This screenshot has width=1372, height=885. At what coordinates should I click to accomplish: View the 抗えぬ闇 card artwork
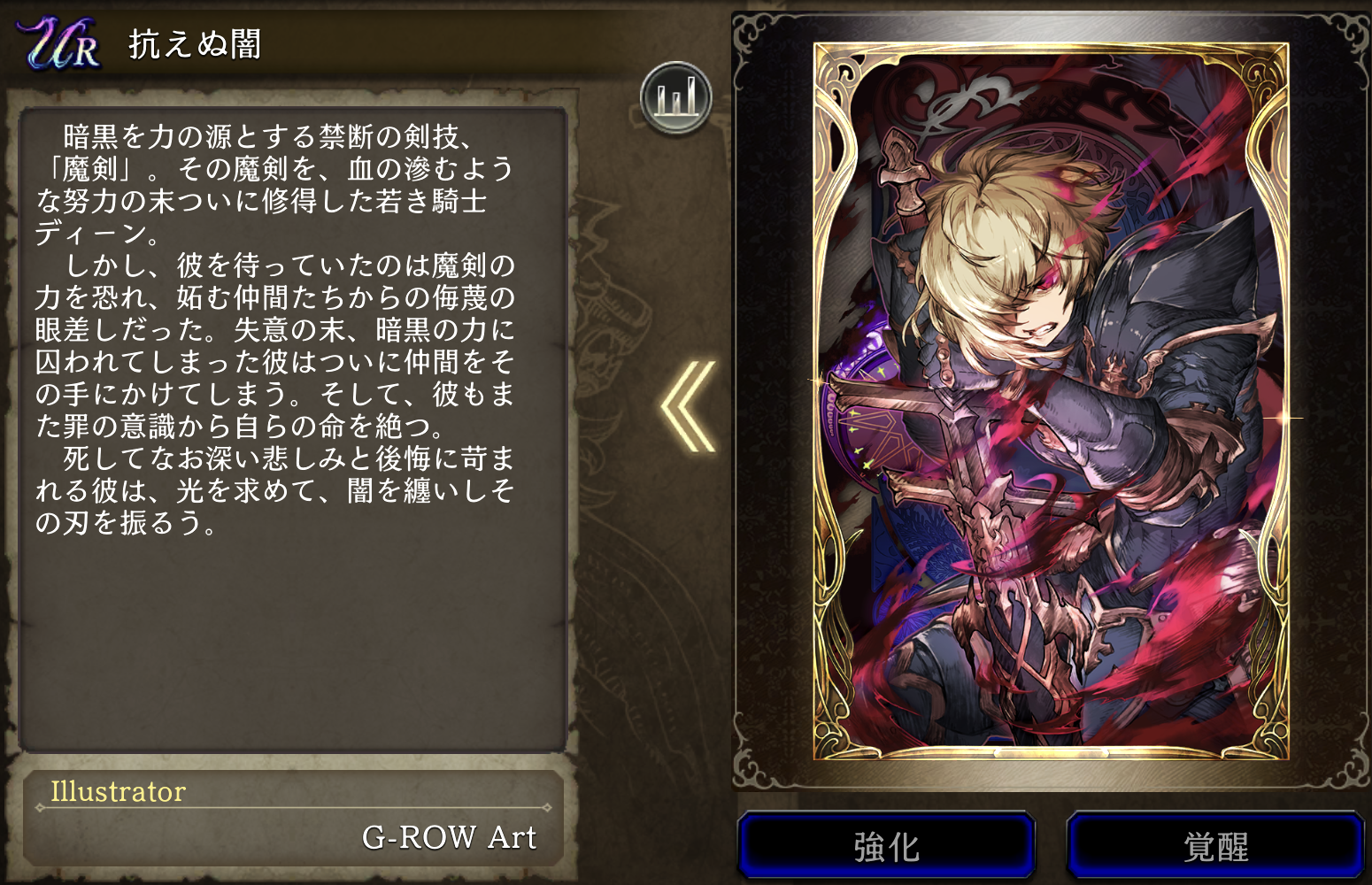[x=1051, y=400]
